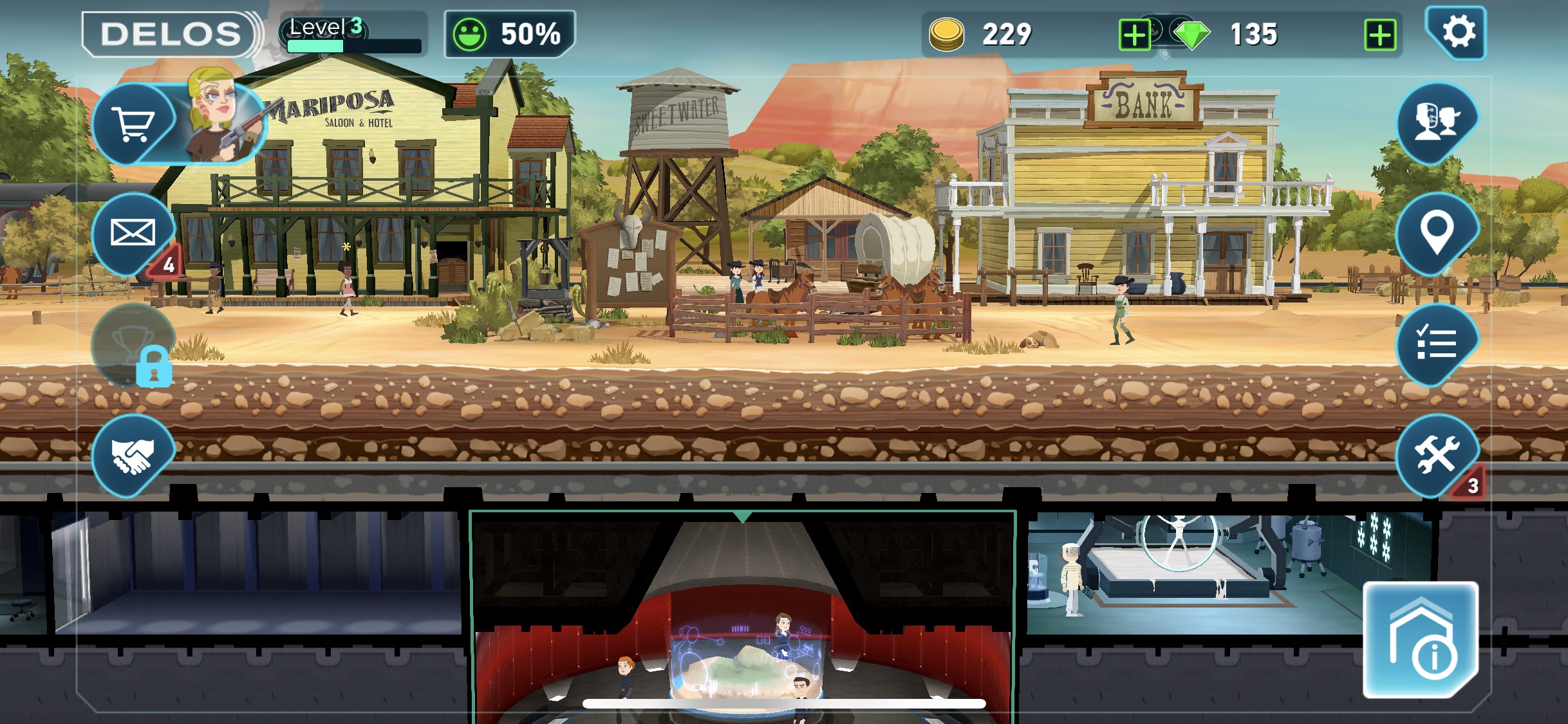Tap the locked trophy button
Screen dimensions: 1568x724
[133, 345]
